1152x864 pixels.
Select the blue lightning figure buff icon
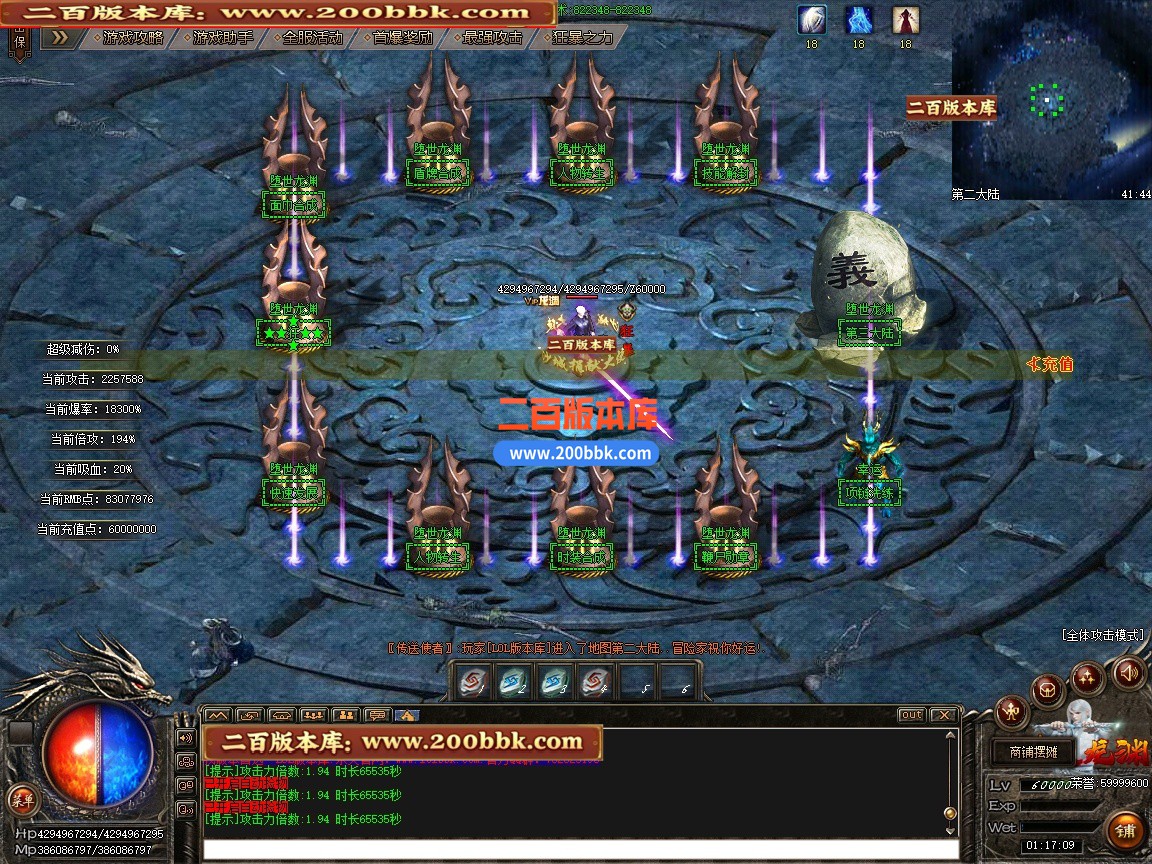pyautogui.click(x=858, y=20)
